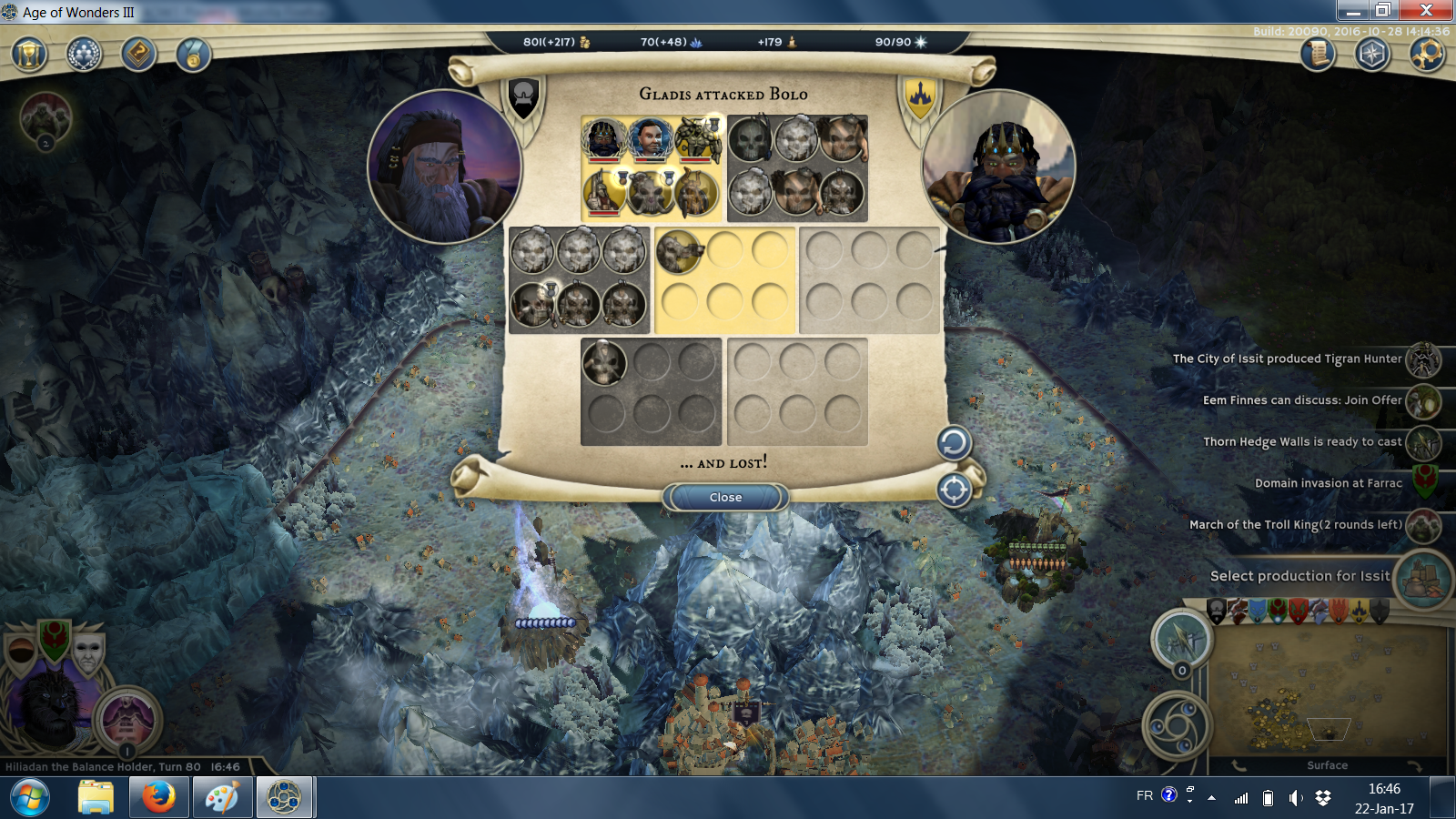Image resolution: width=1456 pixels, height=819 pixels.
Task: Open Eem Finnes Join Offer event
Action: pyautogui.click(x=1302, y=400)
